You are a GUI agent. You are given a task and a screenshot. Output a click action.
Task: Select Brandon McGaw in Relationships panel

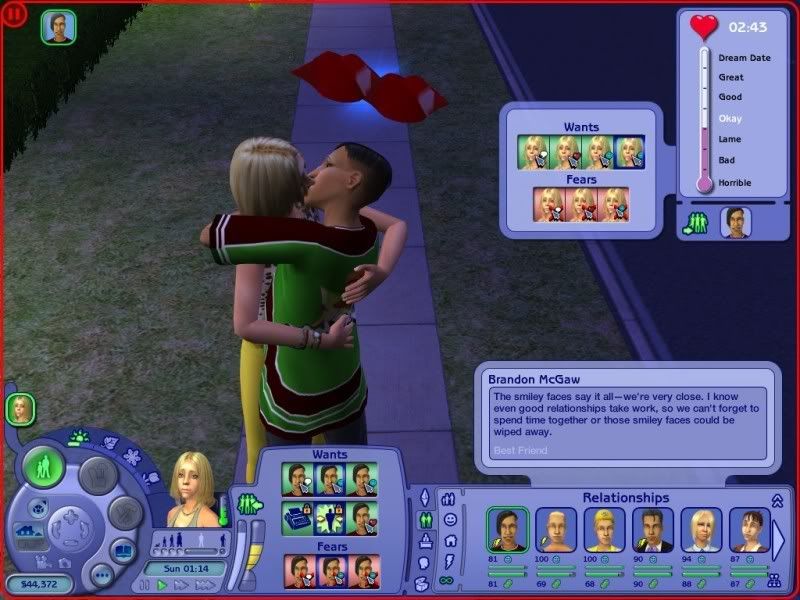pos(506,530)
